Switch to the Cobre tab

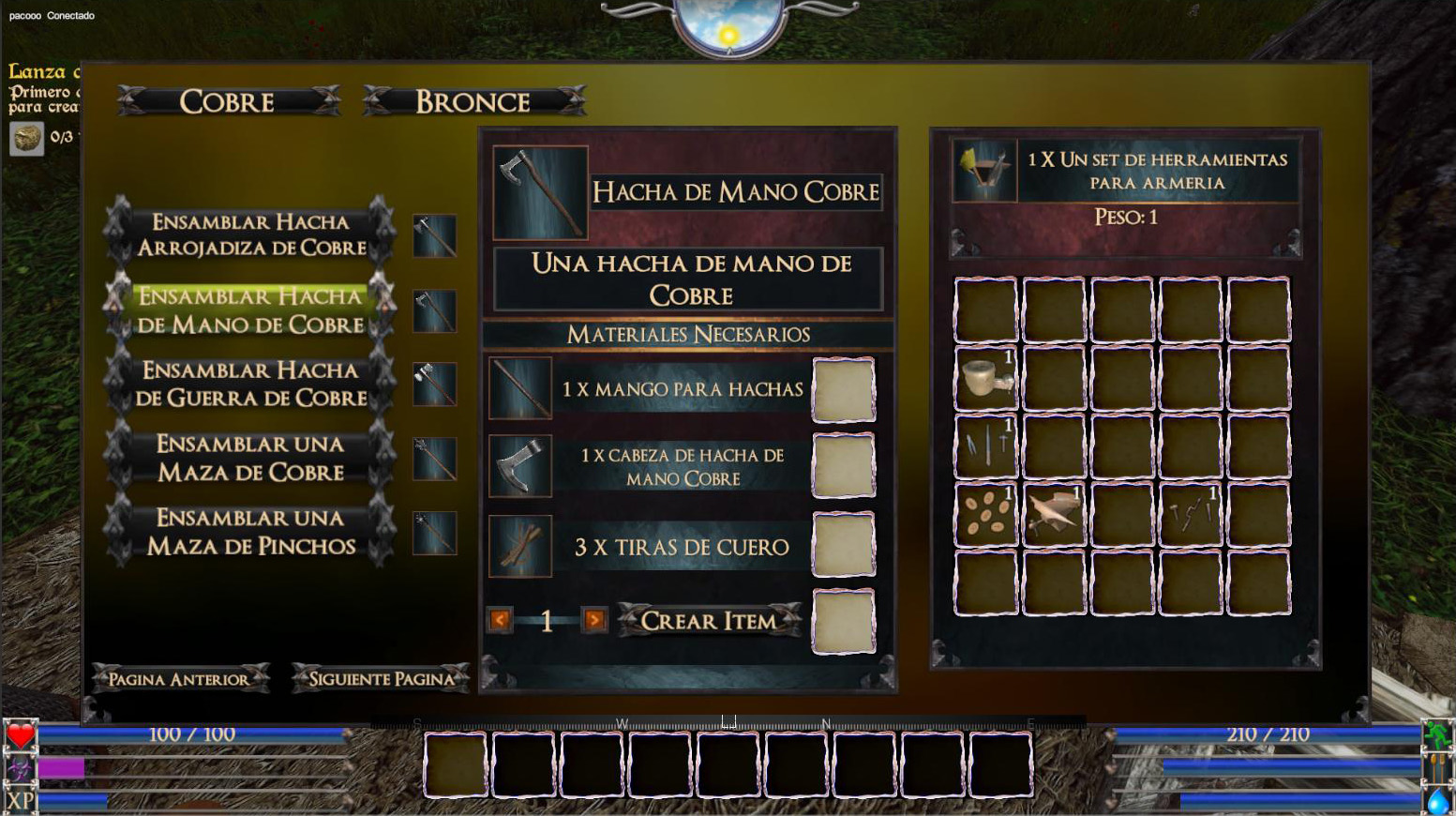tap(228, 101)
